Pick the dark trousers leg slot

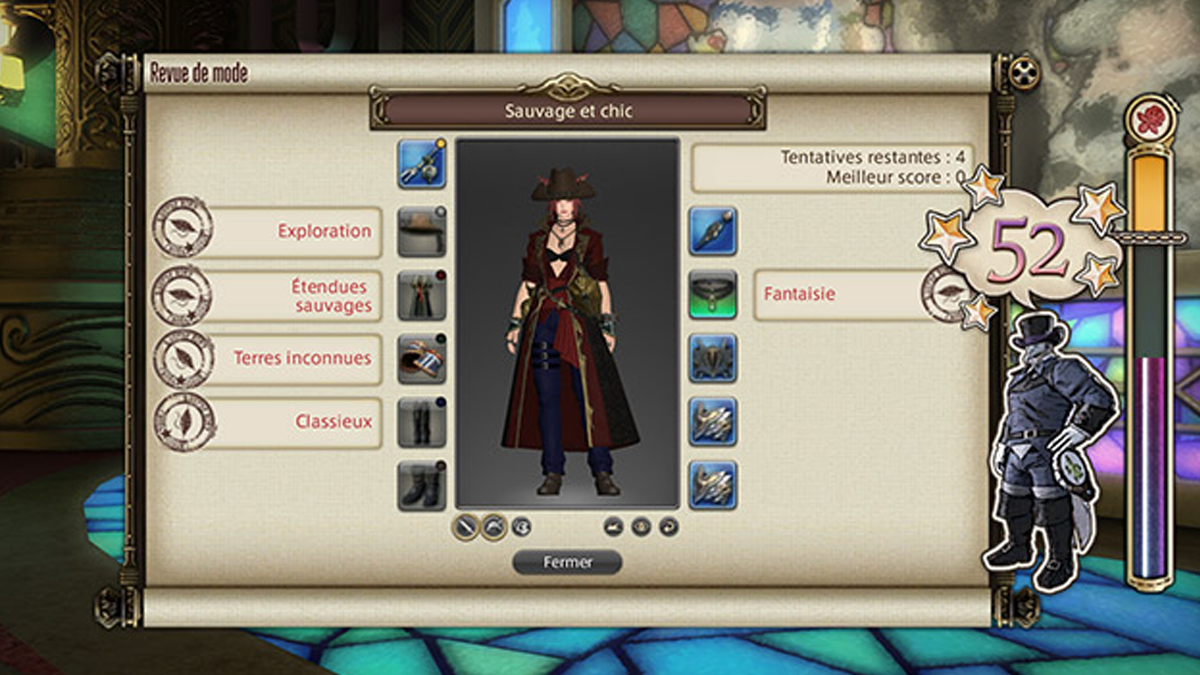click(x=422, y=422)
